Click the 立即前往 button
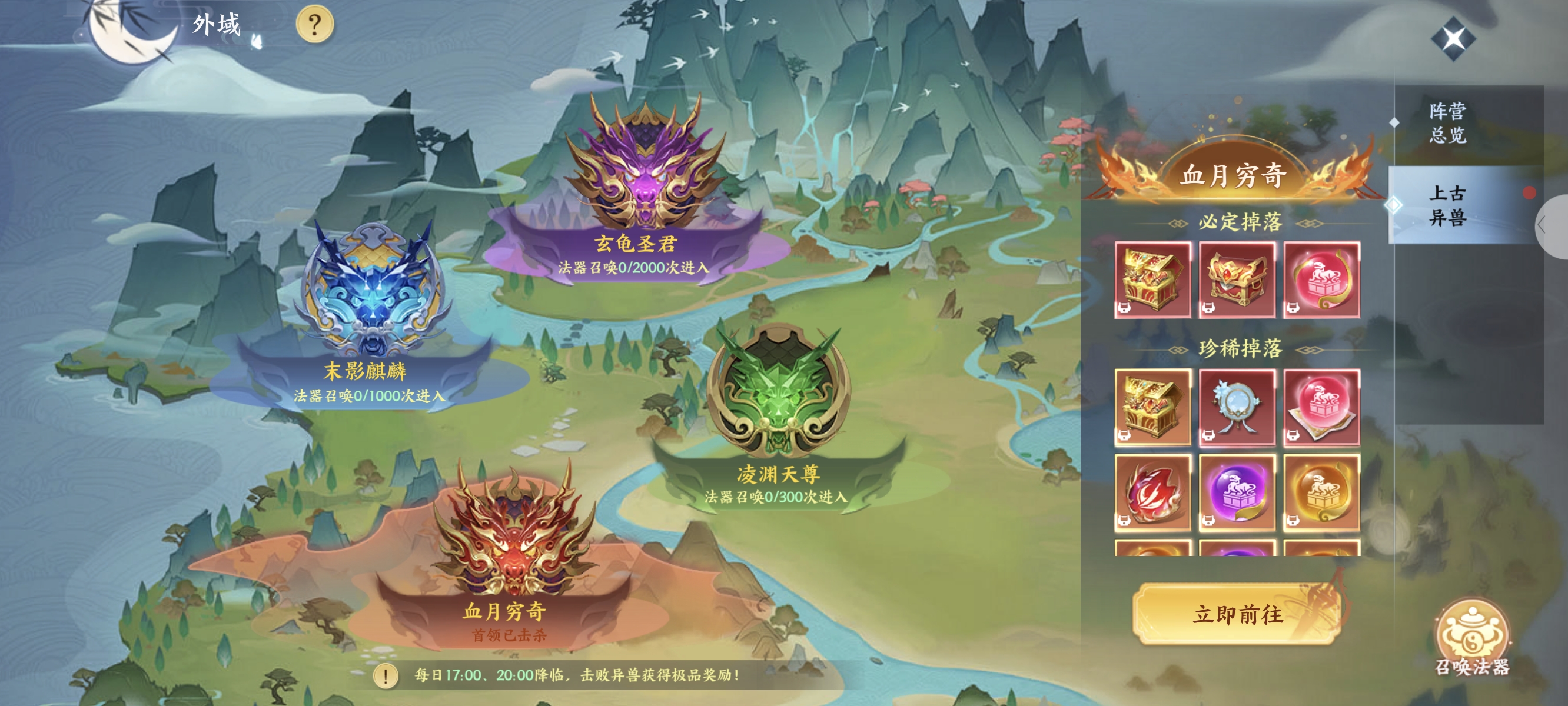 (x=1237, y=614)
